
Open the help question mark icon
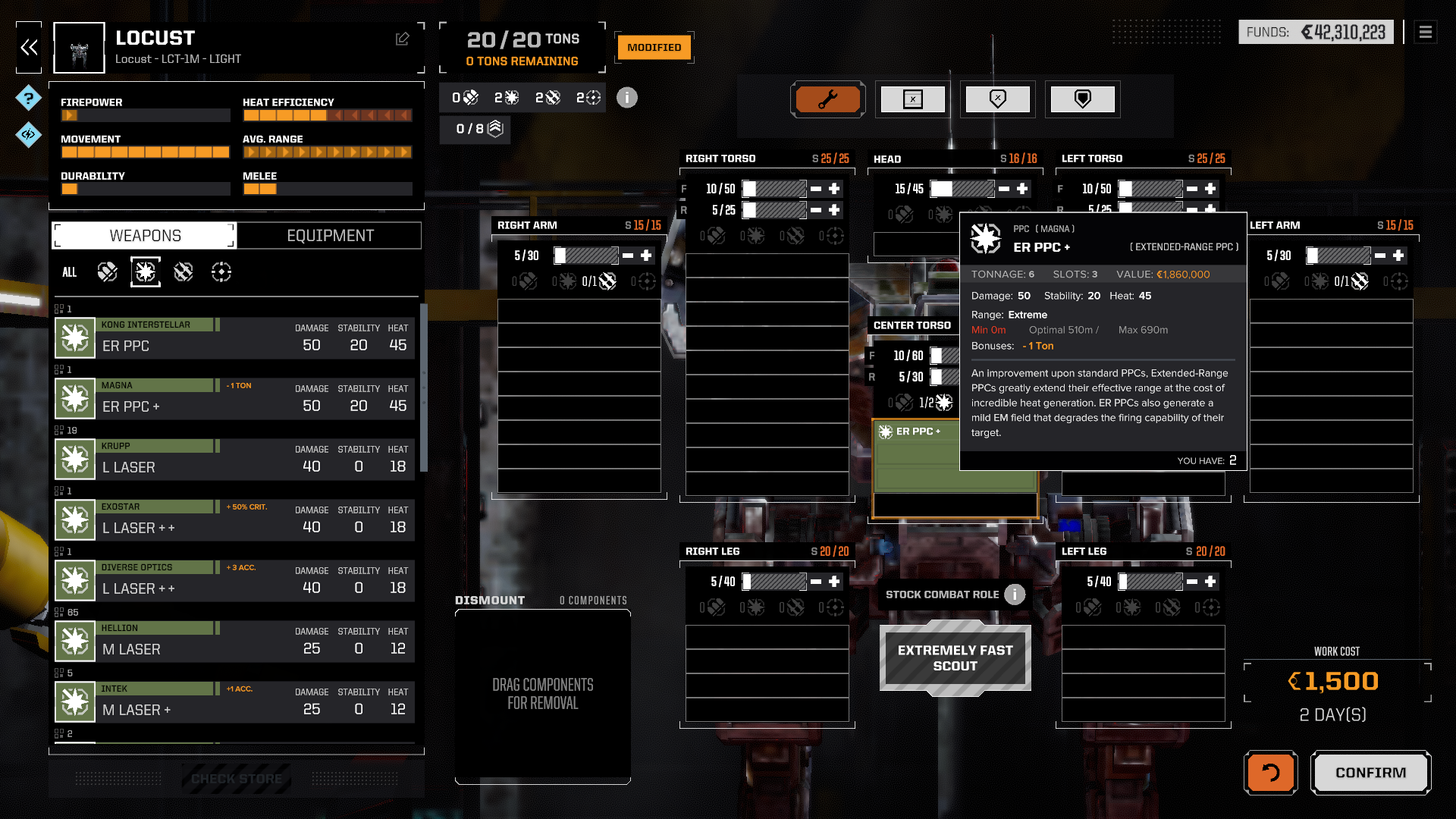(28, 98)
